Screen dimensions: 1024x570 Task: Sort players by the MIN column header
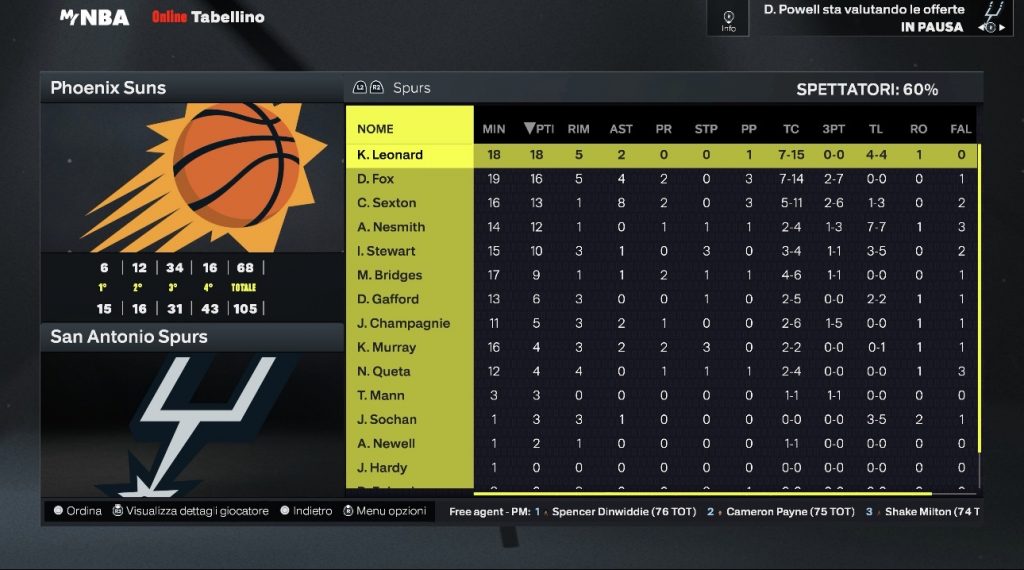[x=494, y=128]
